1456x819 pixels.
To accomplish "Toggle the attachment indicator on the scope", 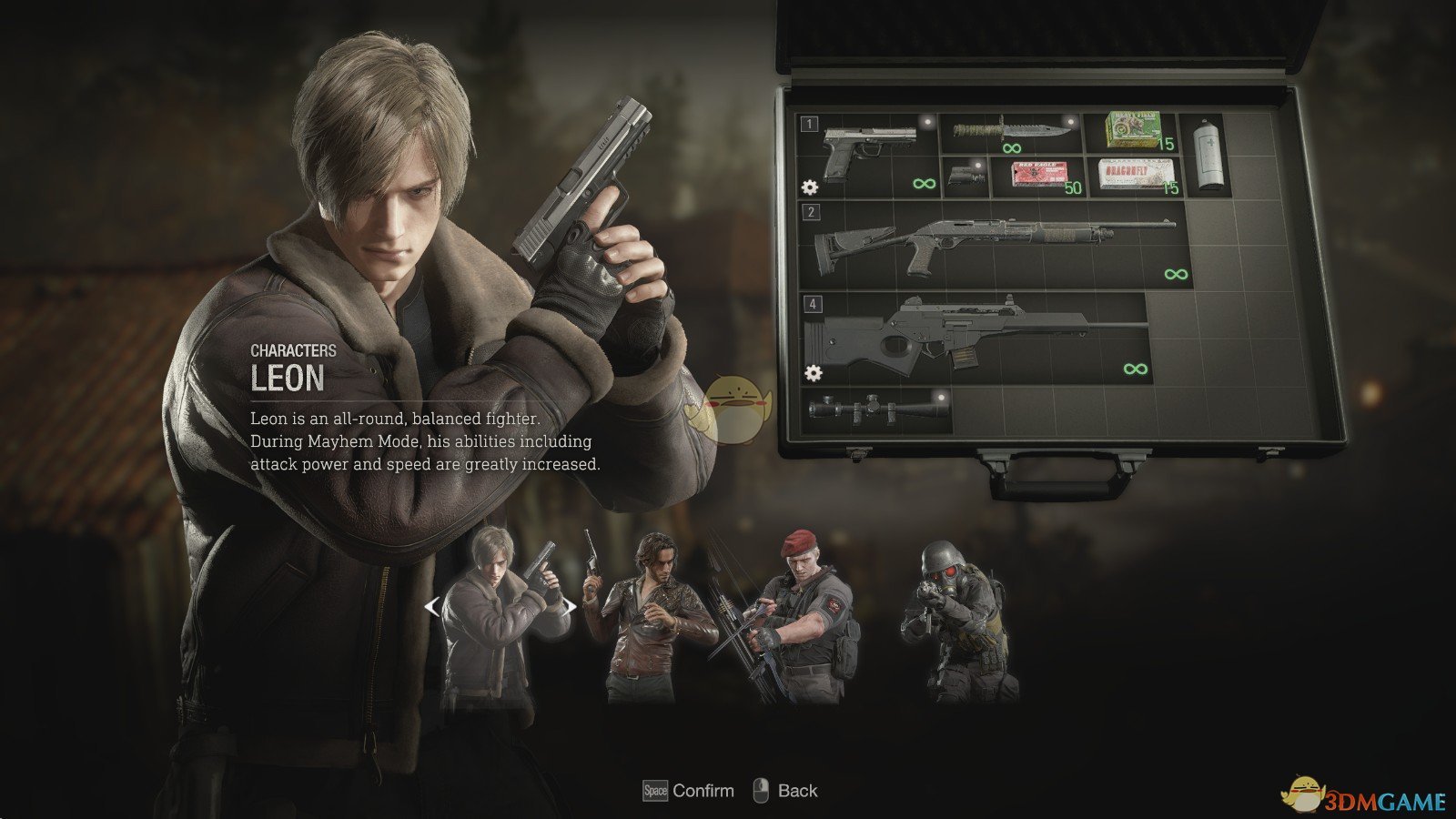I will [940, 397].
